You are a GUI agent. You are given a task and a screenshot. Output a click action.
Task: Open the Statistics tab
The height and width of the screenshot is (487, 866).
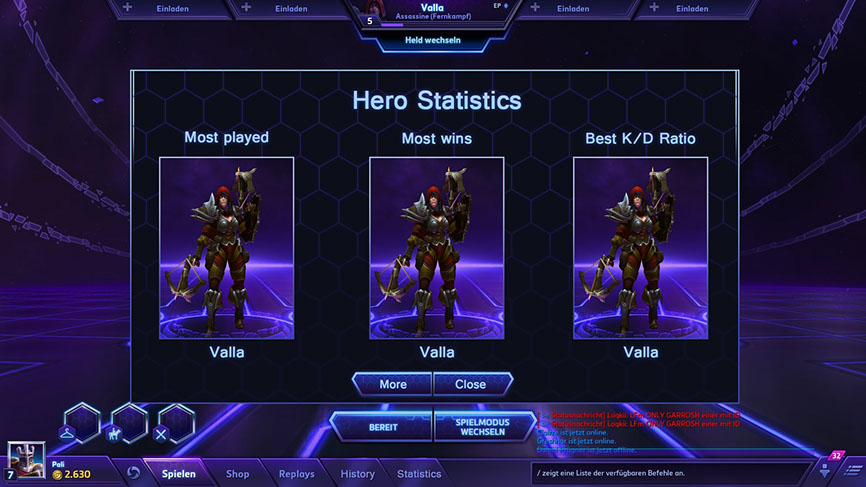419,474
